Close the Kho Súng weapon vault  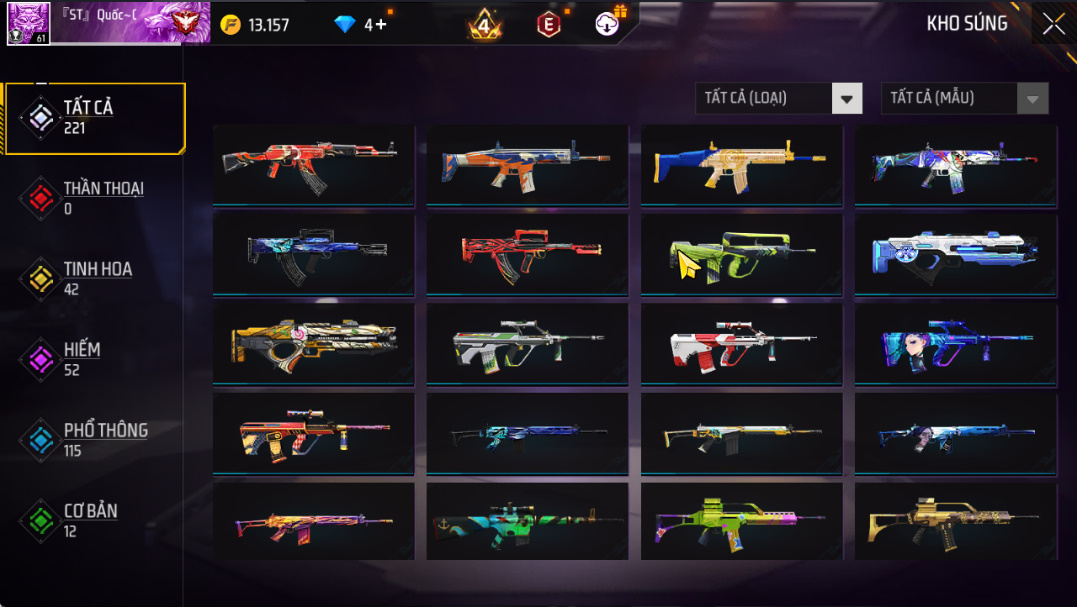click(1053, 24)
